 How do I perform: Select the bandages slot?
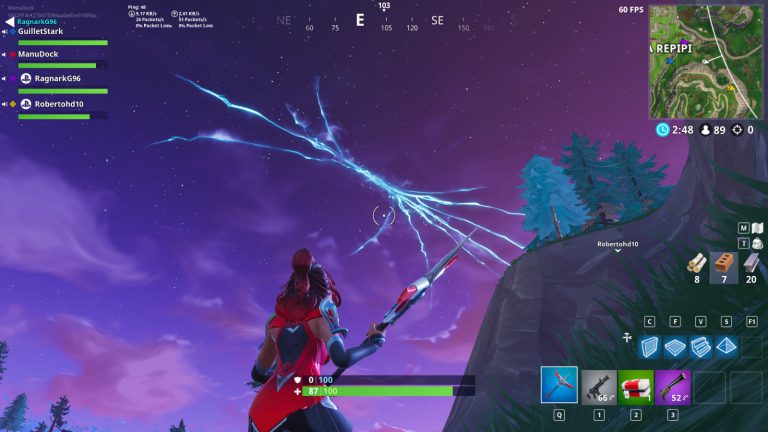tap(635, 386)
